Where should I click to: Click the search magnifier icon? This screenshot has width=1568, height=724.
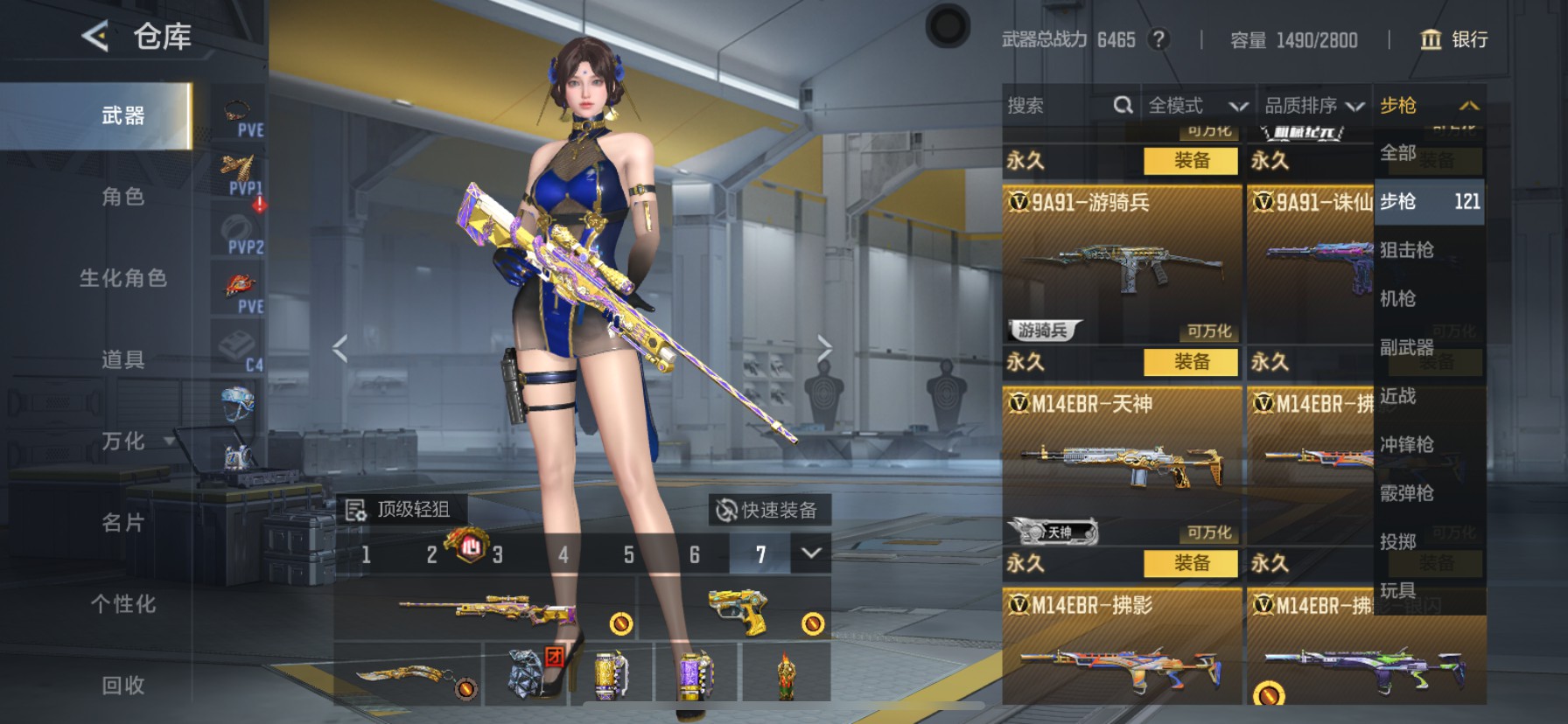1124,105
